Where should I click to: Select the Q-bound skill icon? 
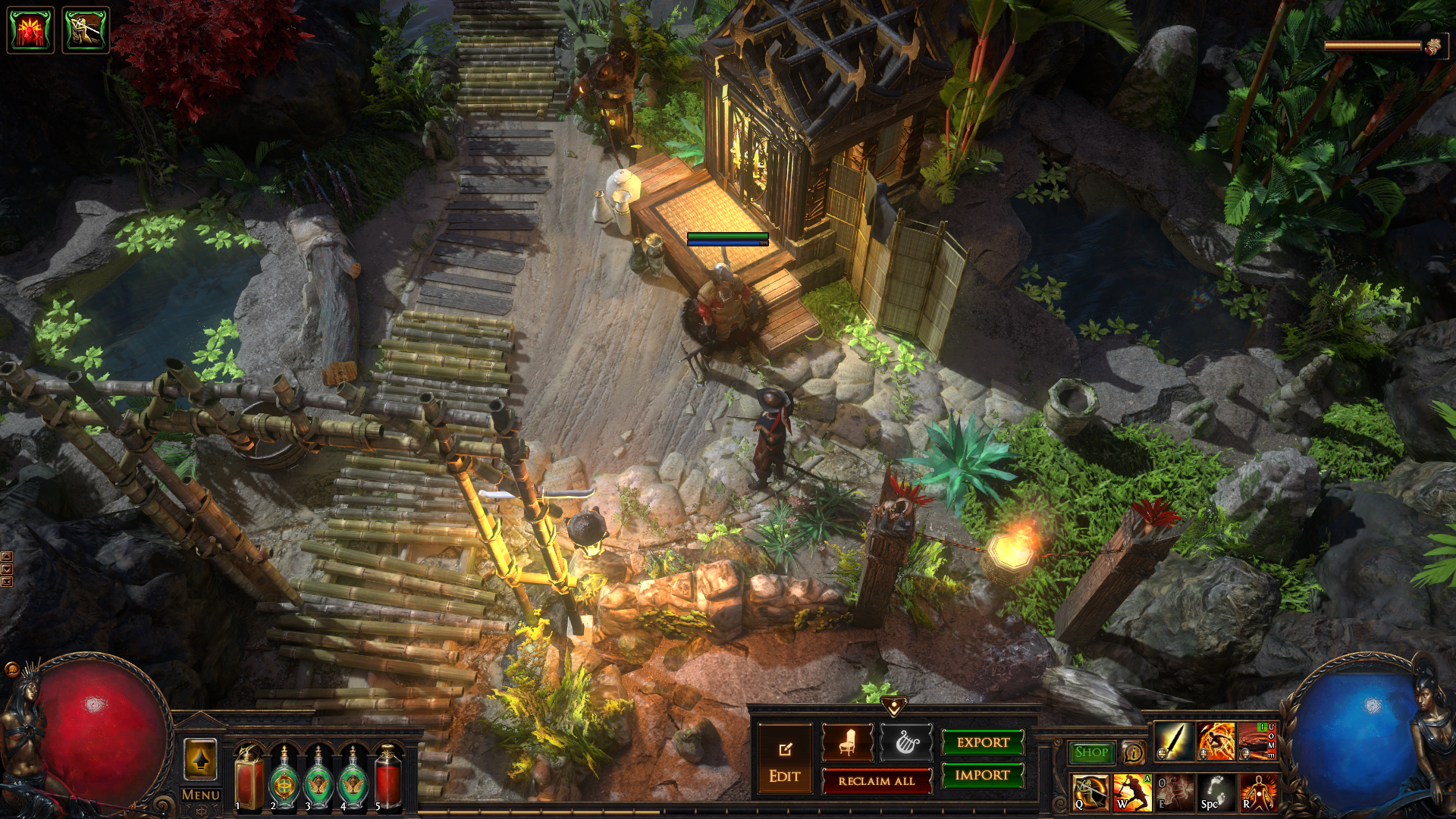pyautogui.click(x=1090, y=792)
